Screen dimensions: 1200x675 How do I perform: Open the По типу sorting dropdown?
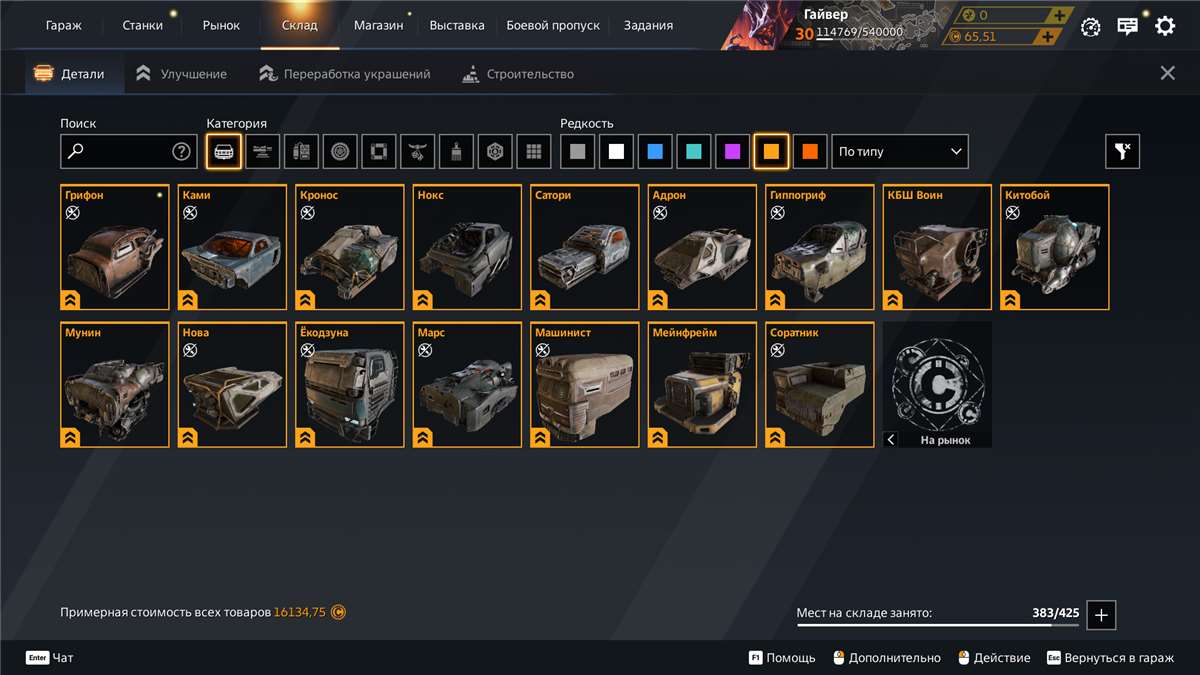pyautogui.click(x=900, y=152)
